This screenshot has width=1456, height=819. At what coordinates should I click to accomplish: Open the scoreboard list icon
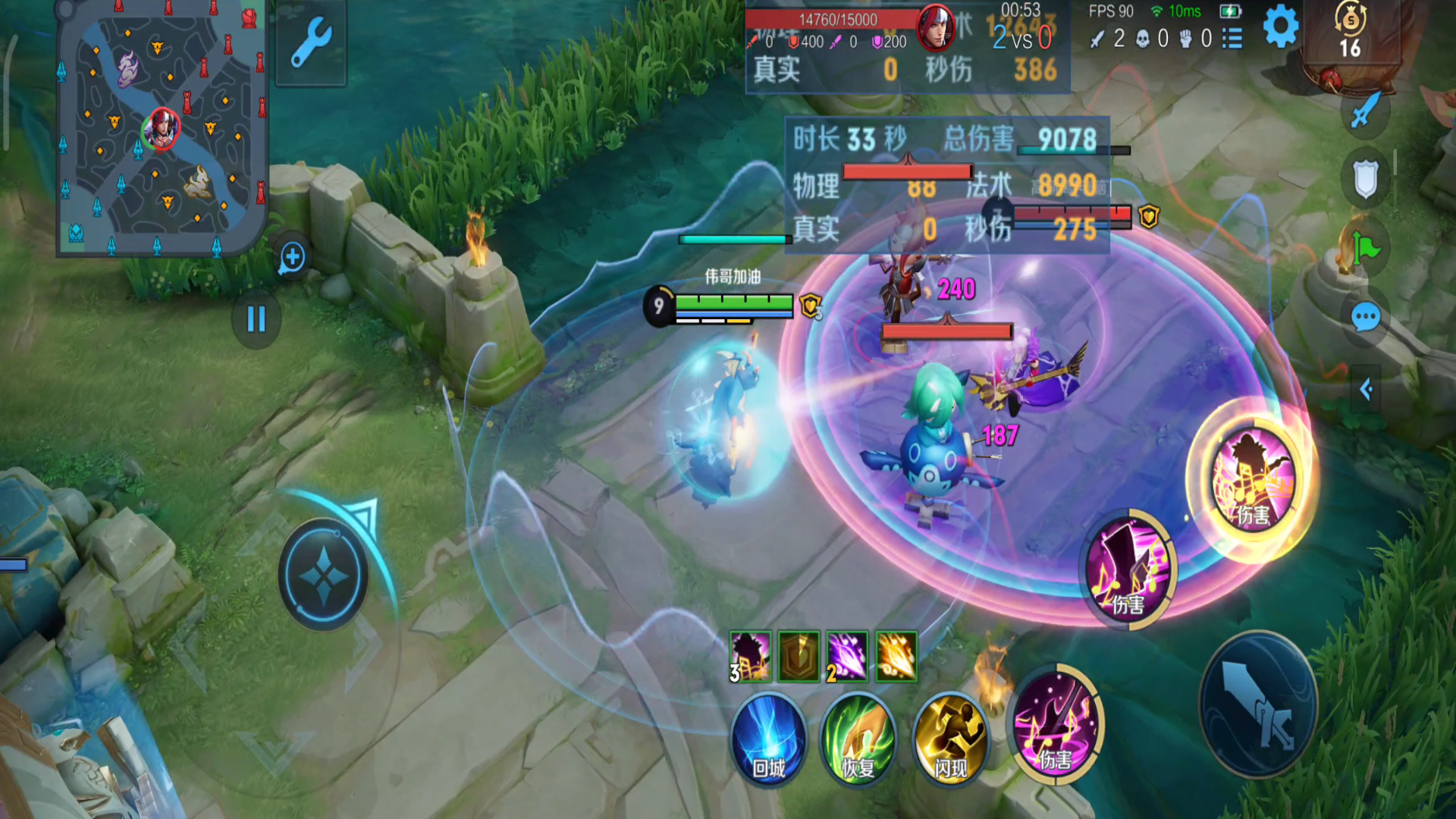point(1233,38)
